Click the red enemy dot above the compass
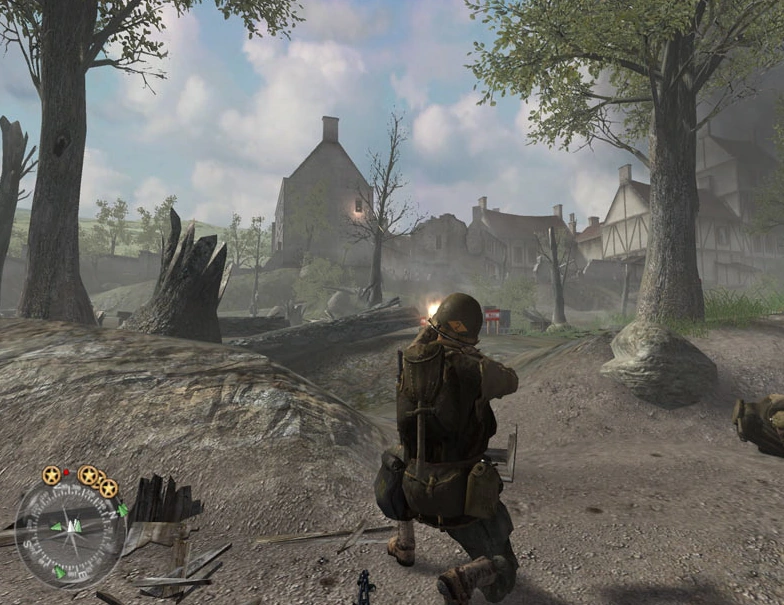784x605 pixels. 67,471
